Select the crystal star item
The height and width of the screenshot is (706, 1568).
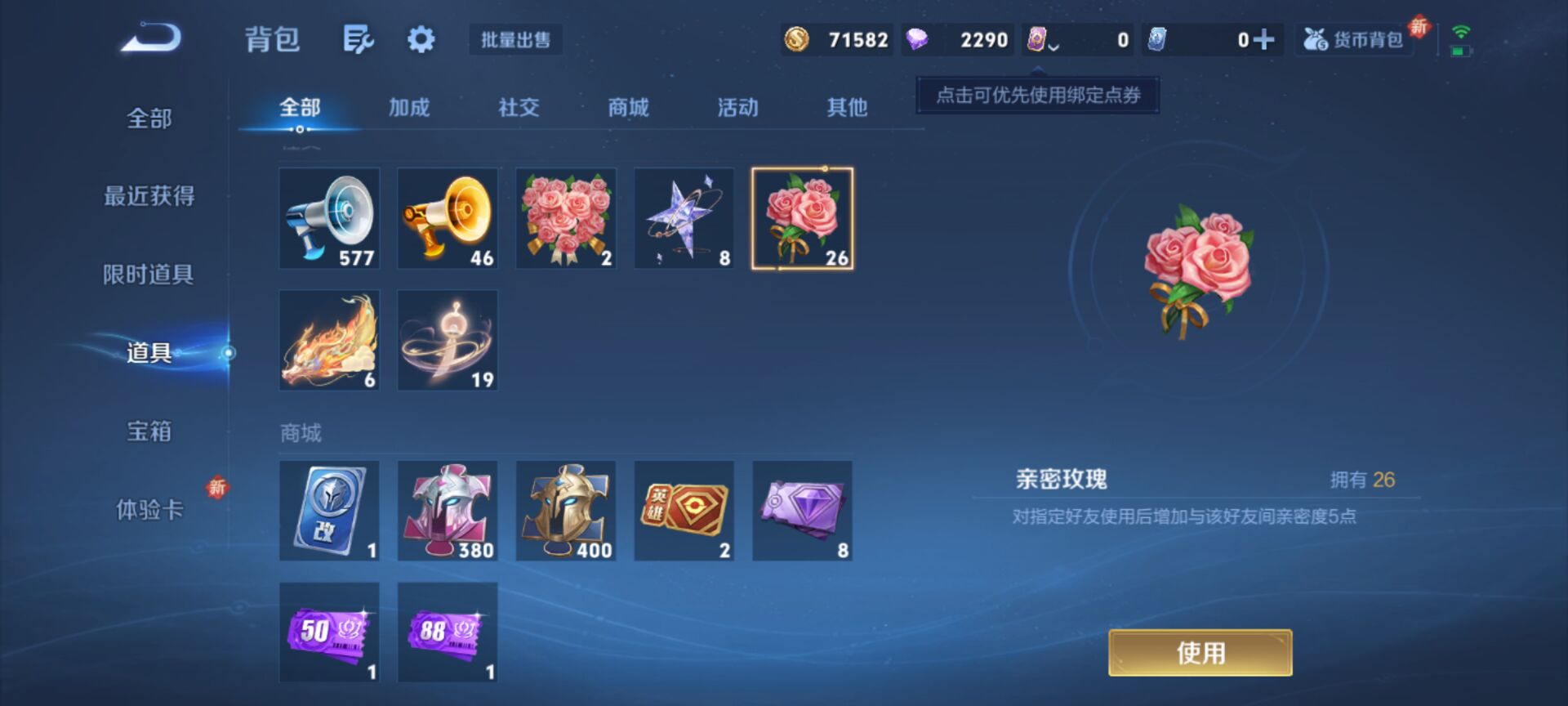[x=682, y=218]
